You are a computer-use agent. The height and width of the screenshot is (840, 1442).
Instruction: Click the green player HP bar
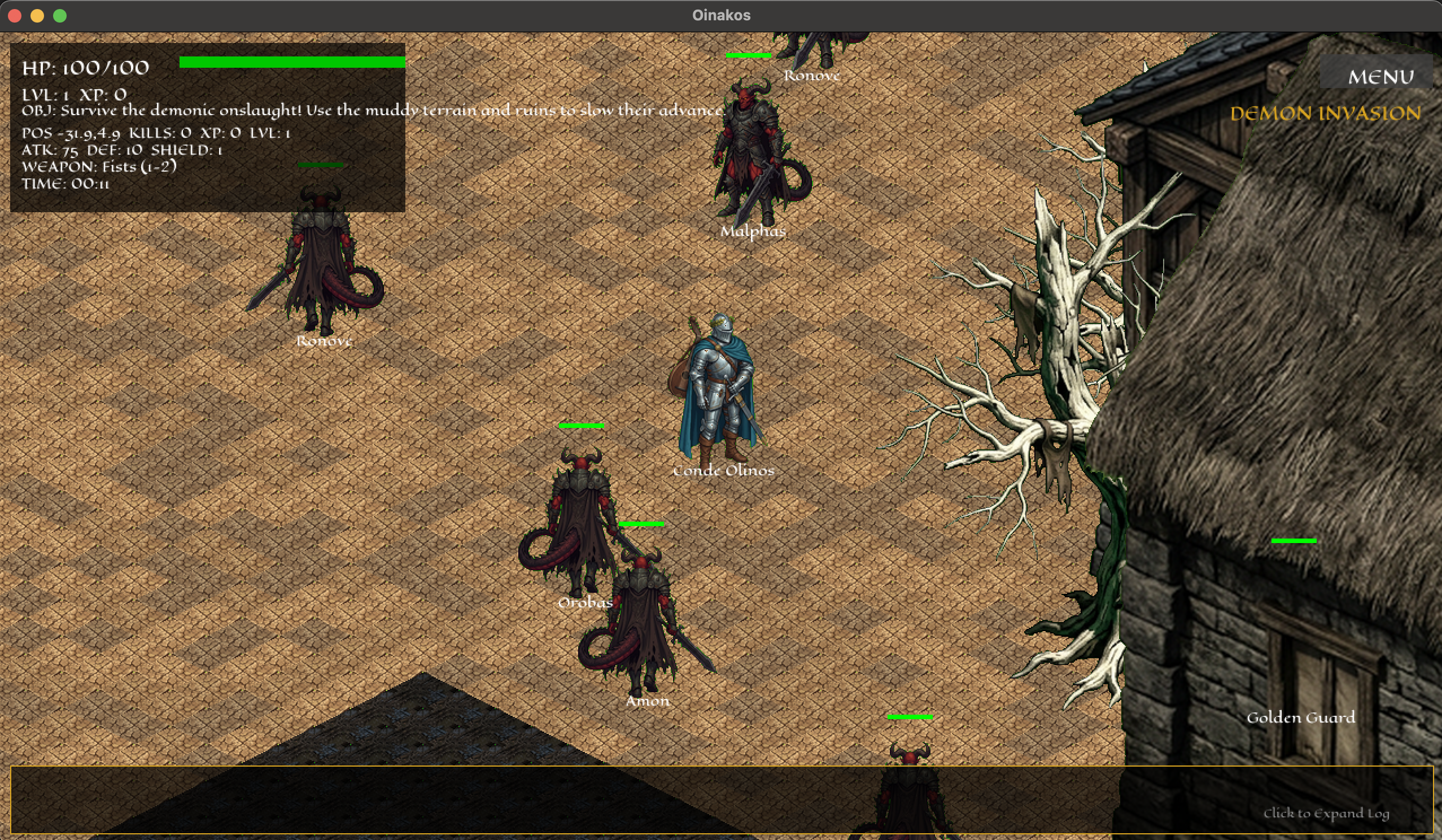293,60
